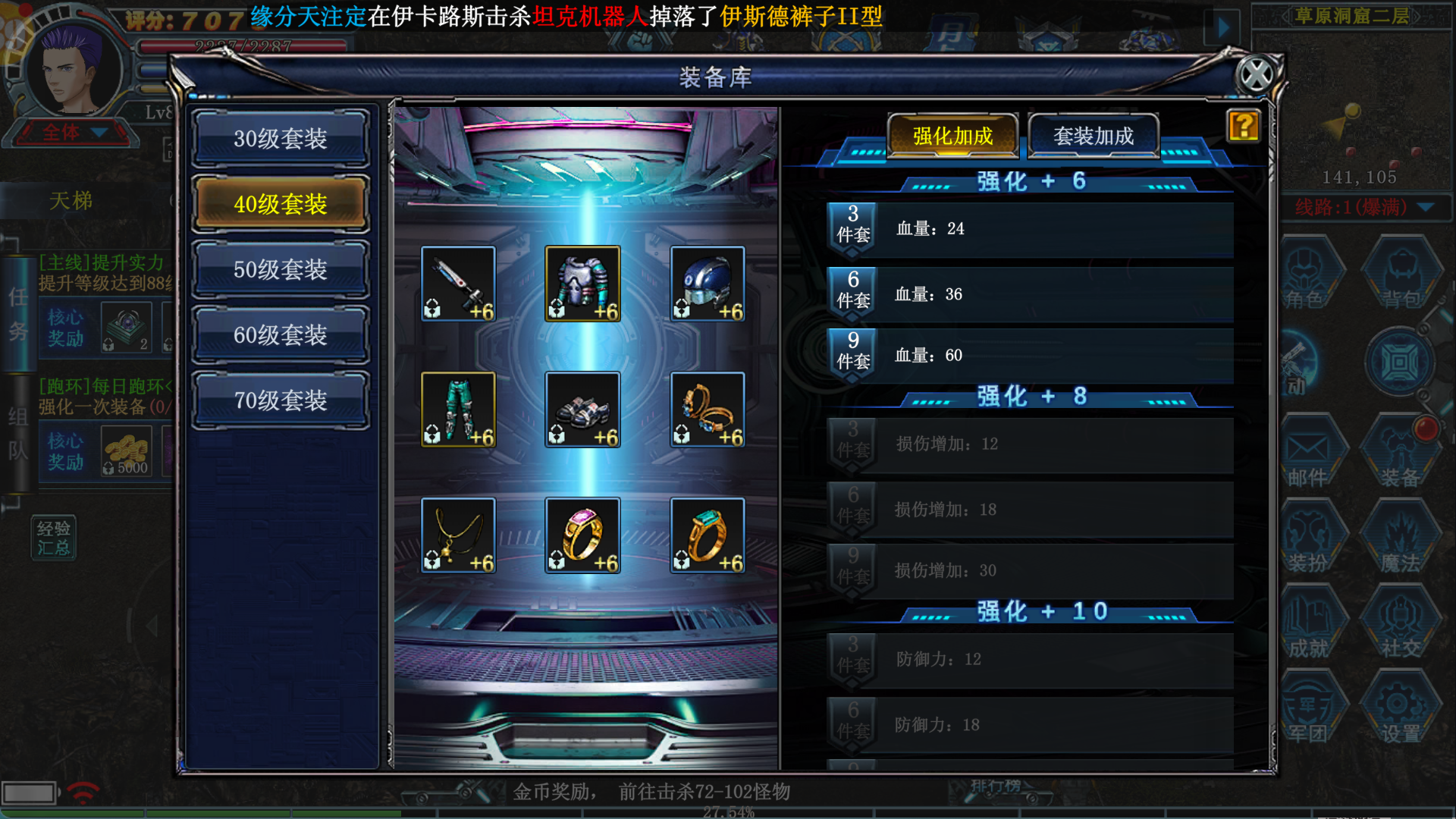Choose the necklace equipment slot

(458, 535)
